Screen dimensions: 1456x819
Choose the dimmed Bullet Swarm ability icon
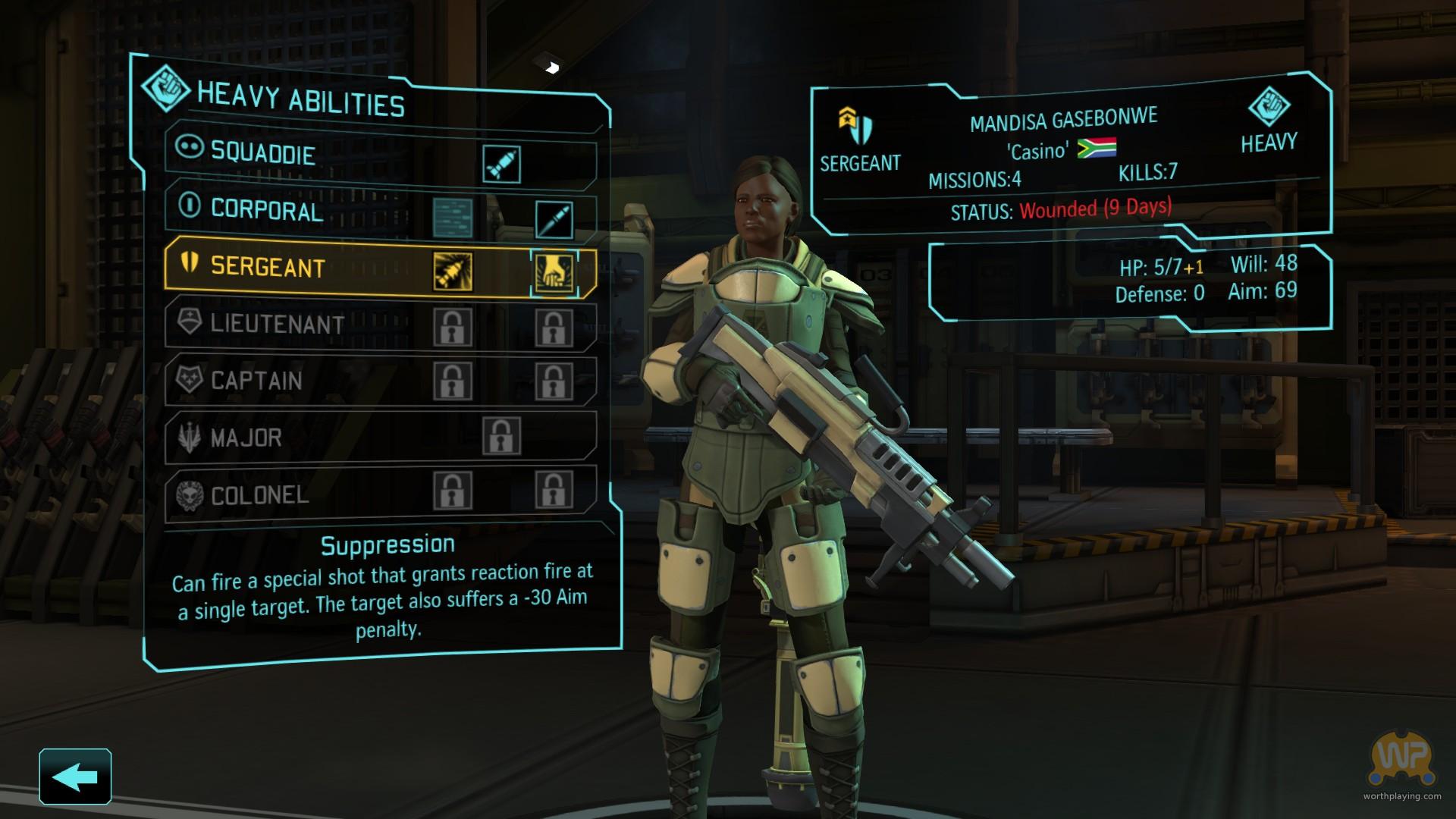pos(453,217)
